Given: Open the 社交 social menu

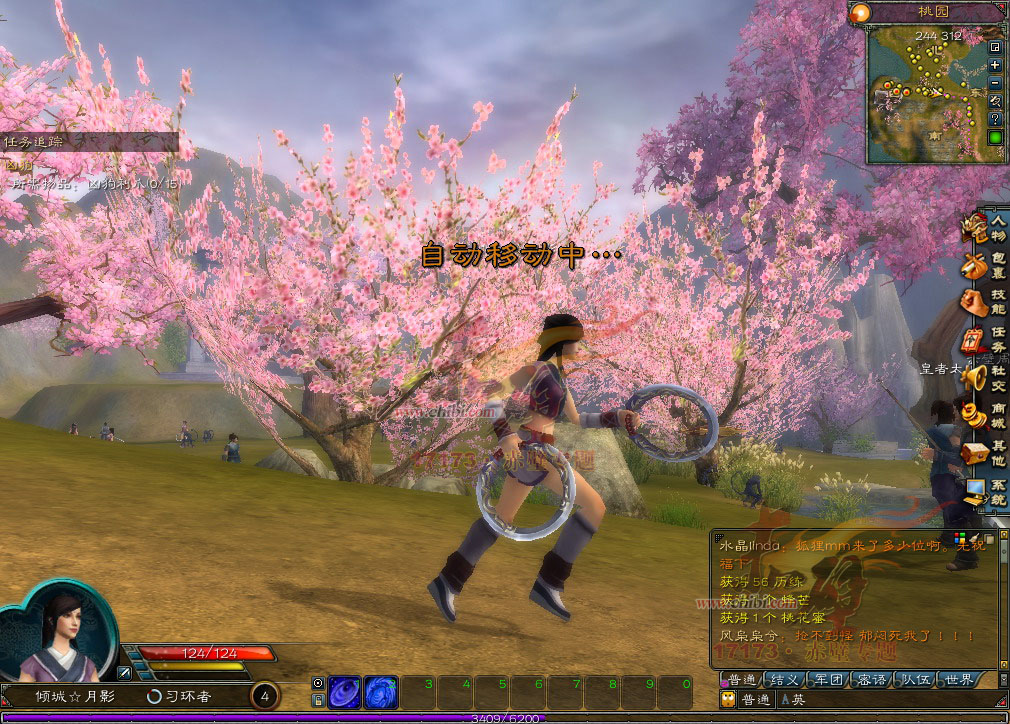Looking at the screenshot, I should pyautogui.click(x=986, y=377).
